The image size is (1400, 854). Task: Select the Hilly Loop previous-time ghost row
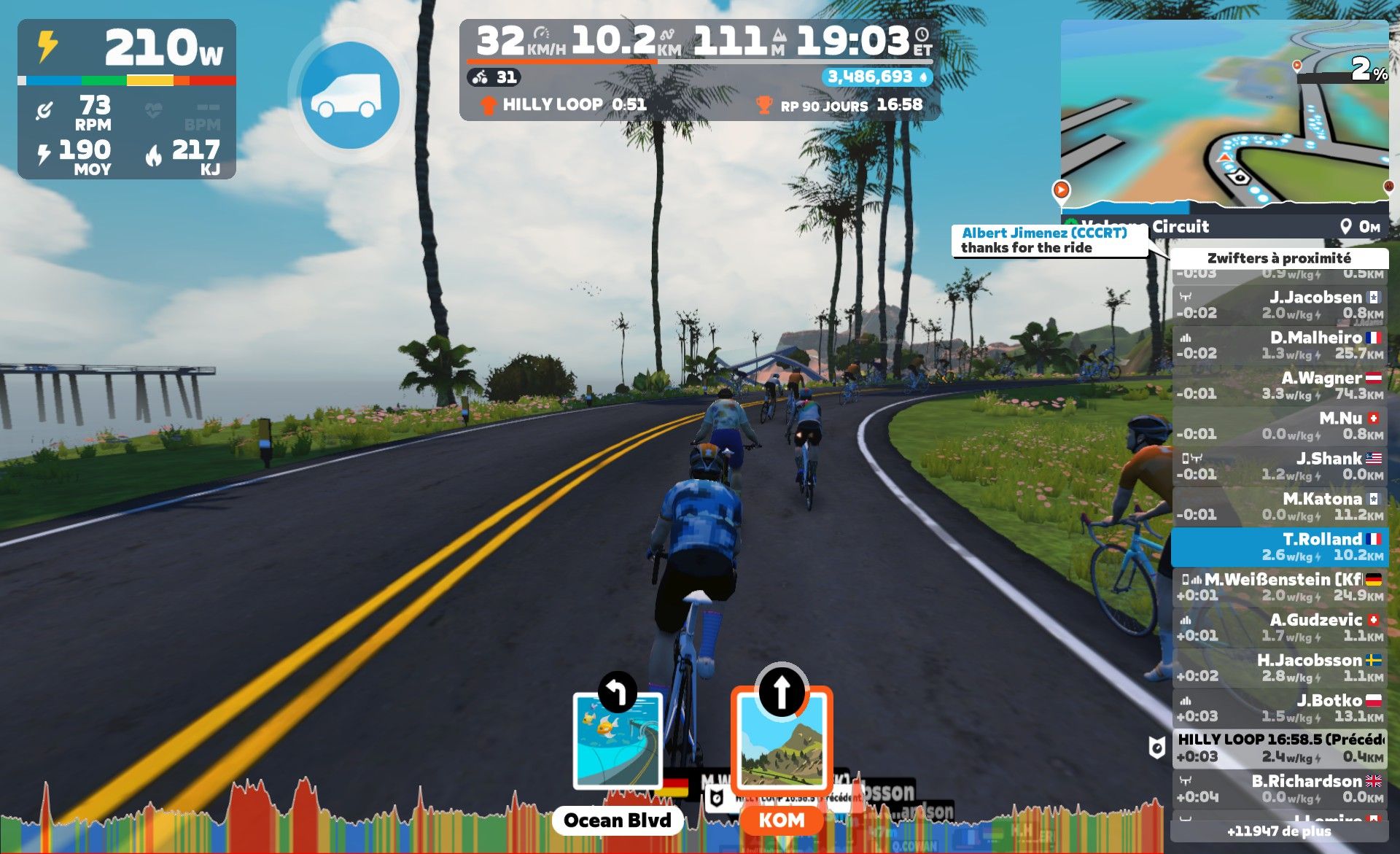1280,748
